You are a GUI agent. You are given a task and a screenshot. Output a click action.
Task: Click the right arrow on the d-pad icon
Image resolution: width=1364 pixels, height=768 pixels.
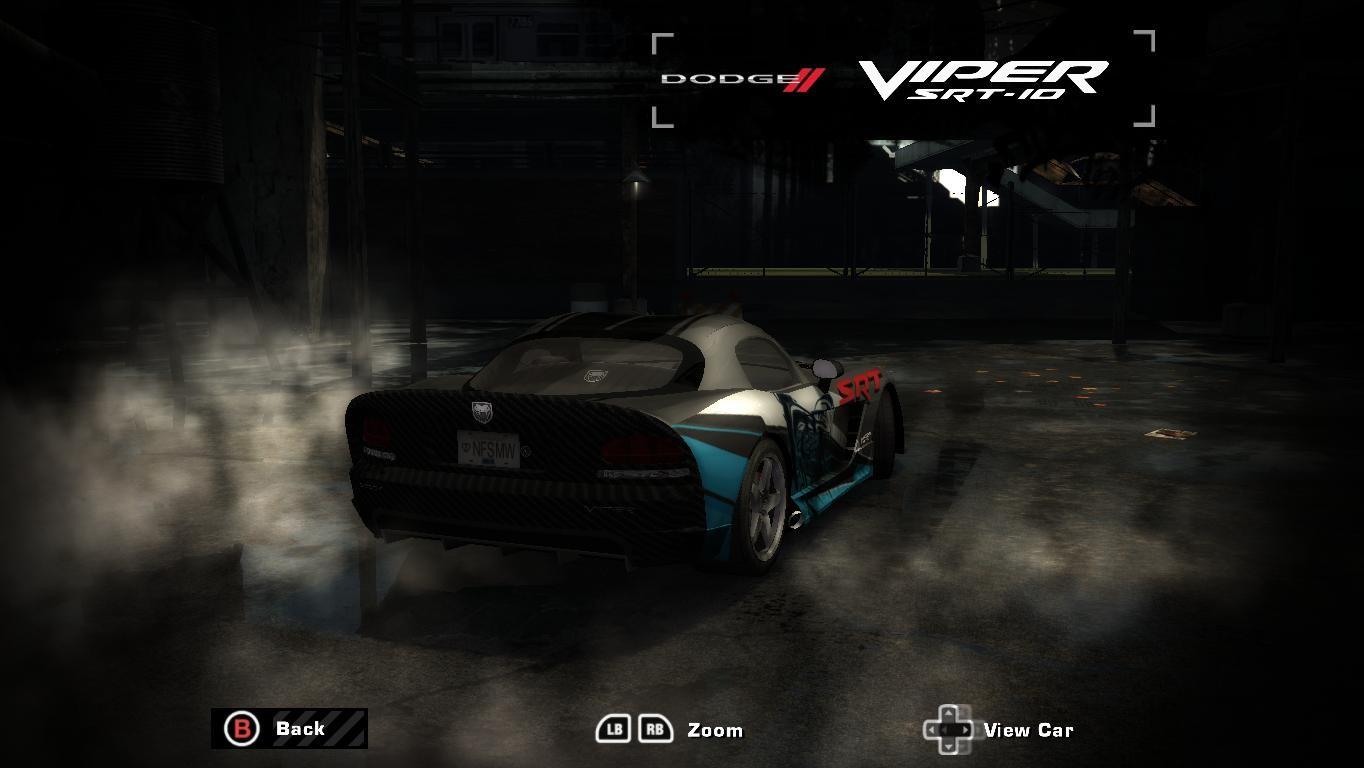tap(966, 728)
